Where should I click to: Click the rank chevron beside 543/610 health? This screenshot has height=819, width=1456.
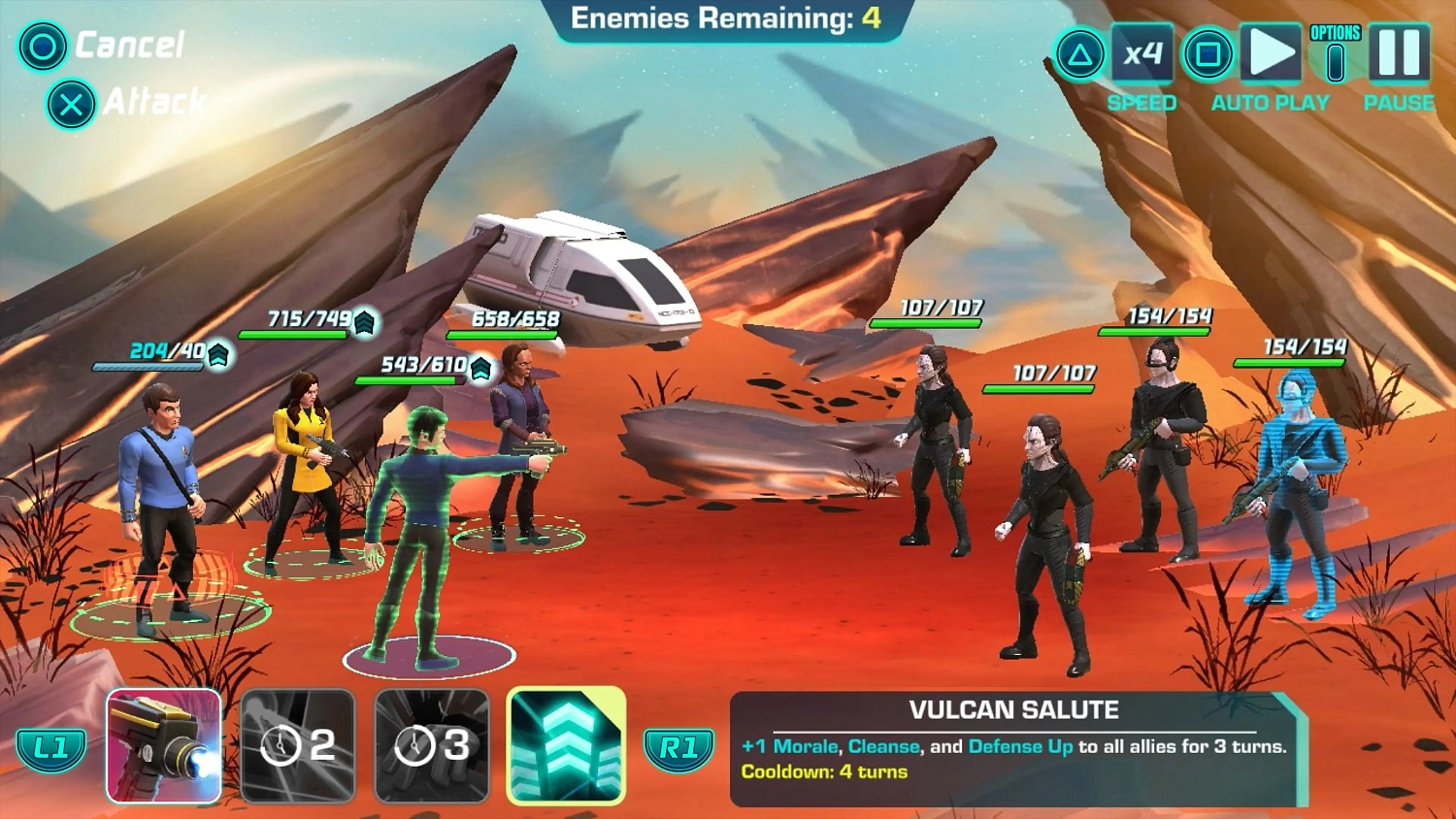(x=480, y=369)
